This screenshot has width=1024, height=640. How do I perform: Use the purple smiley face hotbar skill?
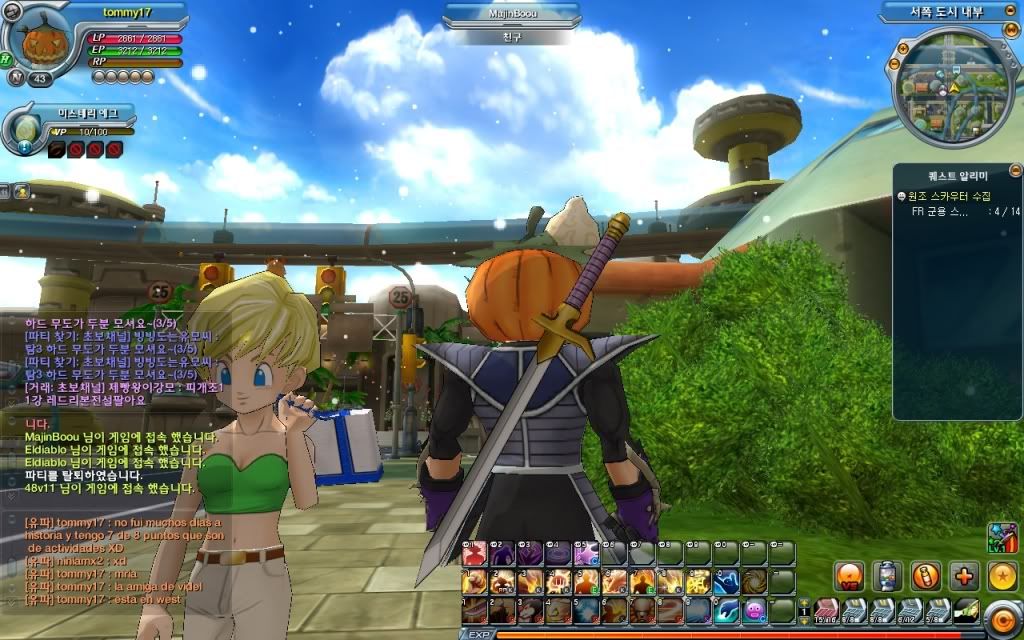[x=754, y=609]
